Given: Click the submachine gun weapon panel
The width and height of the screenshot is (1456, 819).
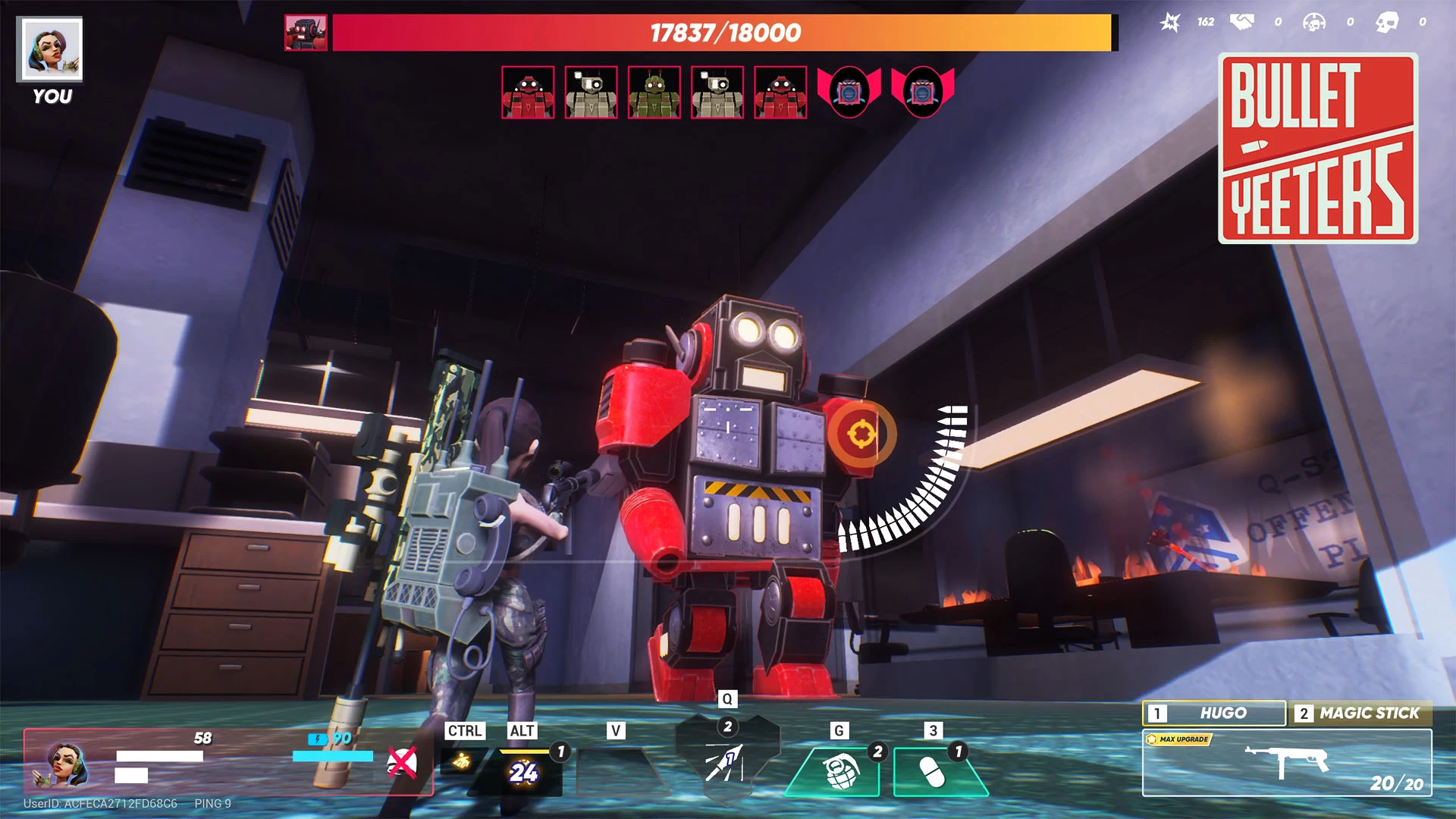Looking at the screenshot, I should [x=1287, y=762].
